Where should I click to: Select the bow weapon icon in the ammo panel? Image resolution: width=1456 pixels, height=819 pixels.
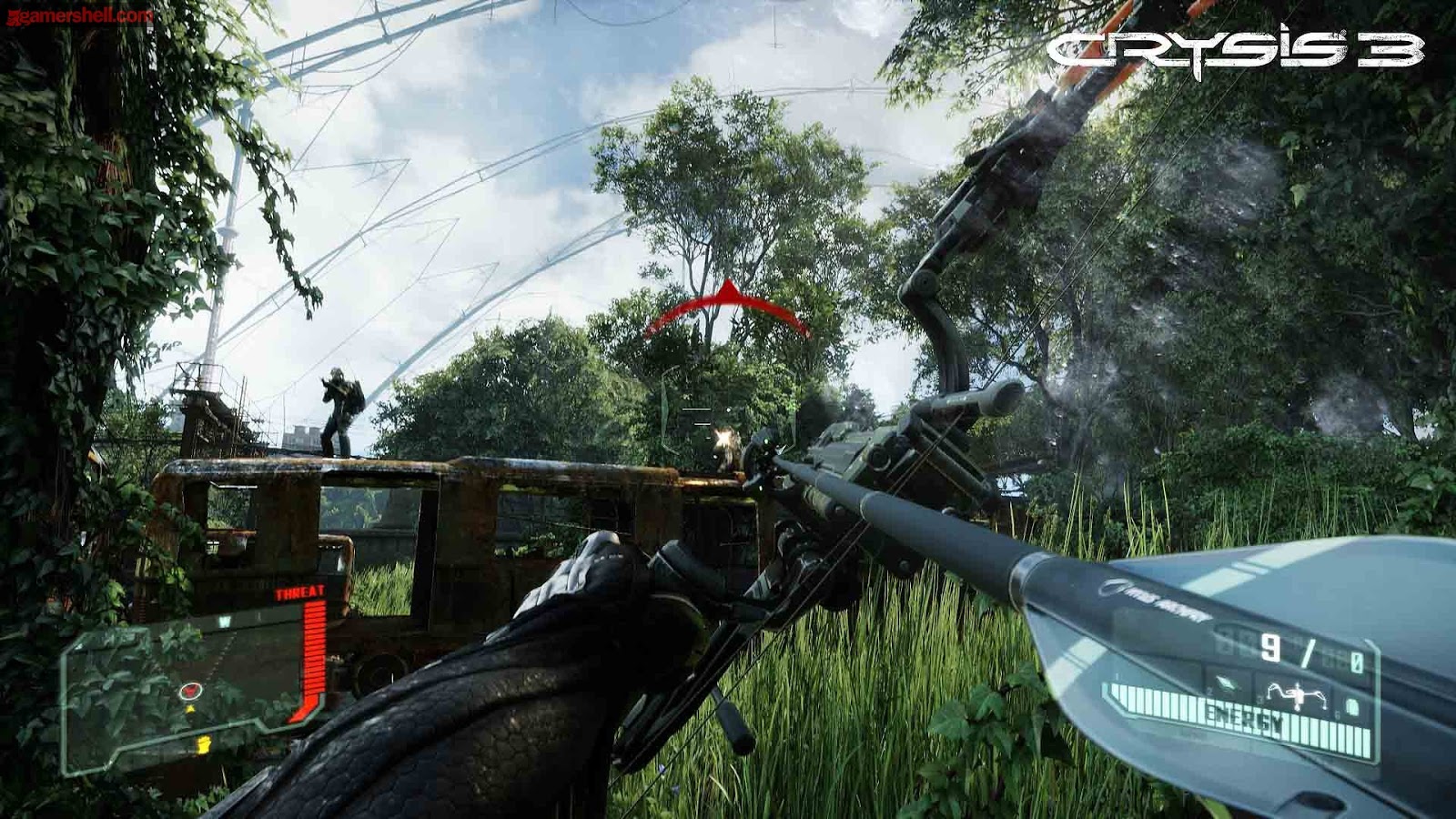[x=1297, y=696]
